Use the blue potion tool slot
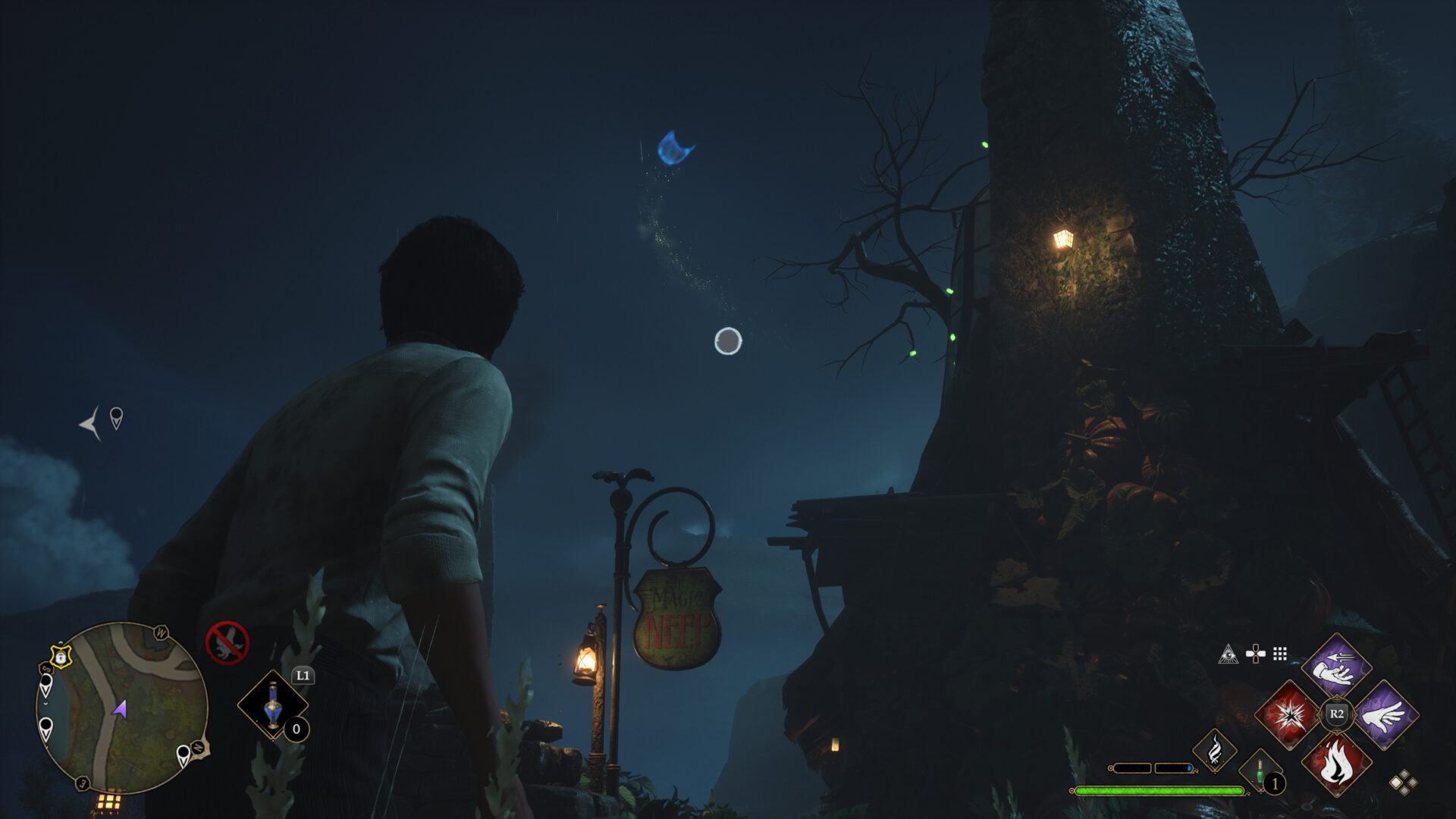The width and height of the screenshot is (1456, 819). [272, 705]
